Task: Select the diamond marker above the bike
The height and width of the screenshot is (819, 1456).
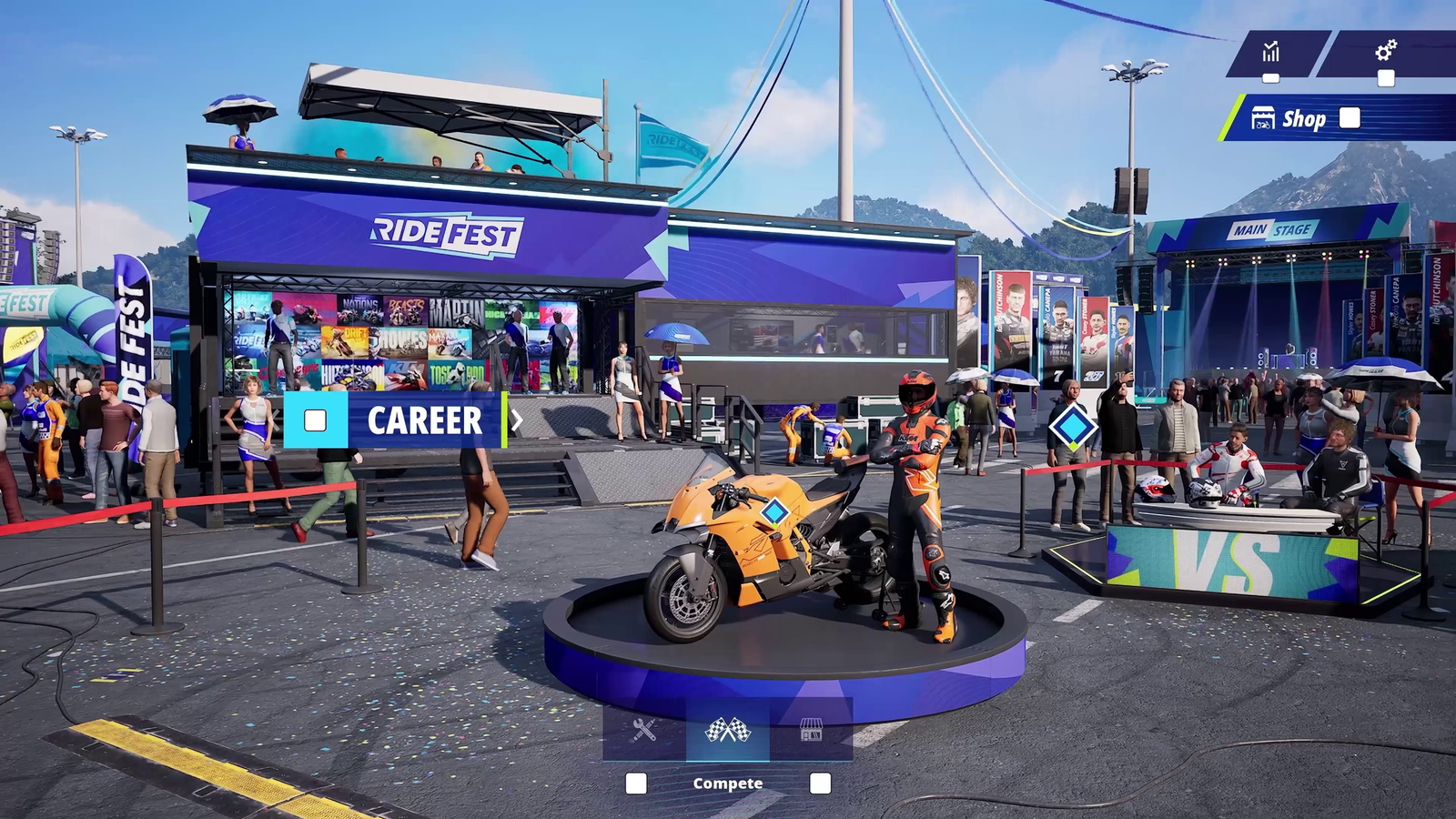Action: point(774,511)
